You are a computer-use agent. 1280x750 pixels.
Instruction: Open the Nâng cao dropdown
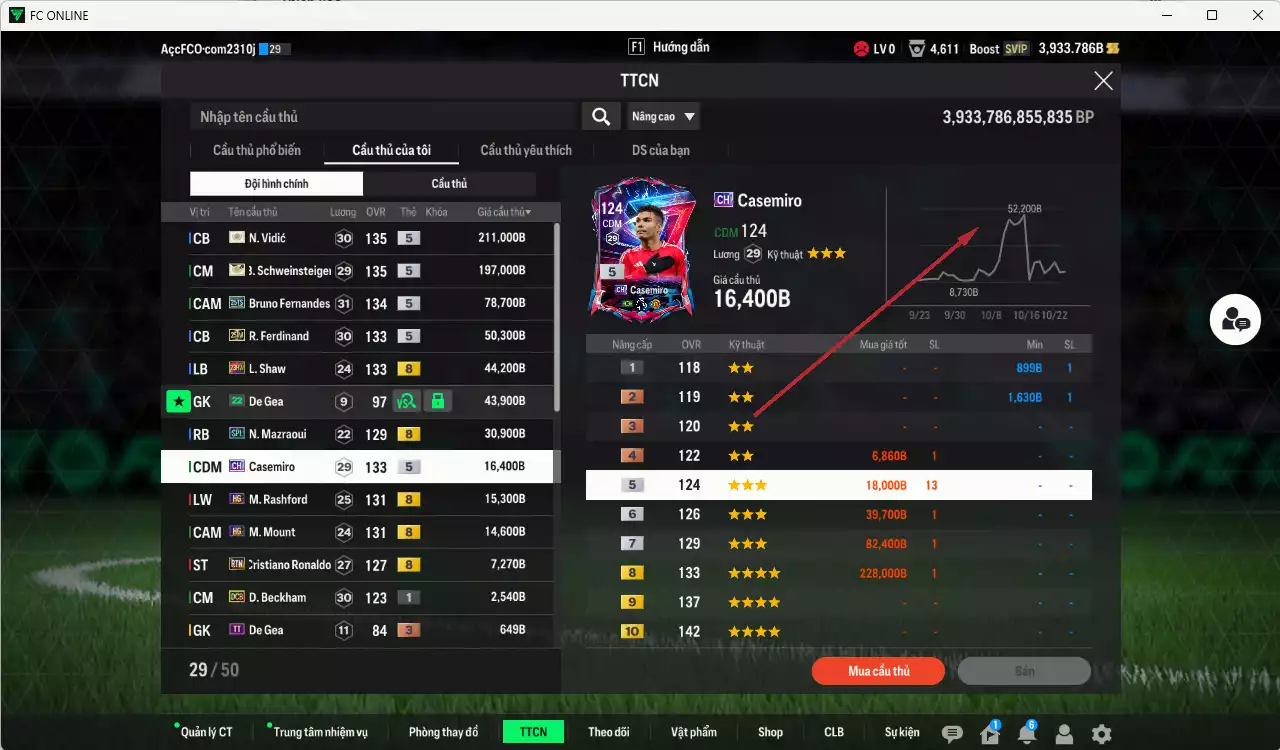click(x=663, y=116)
